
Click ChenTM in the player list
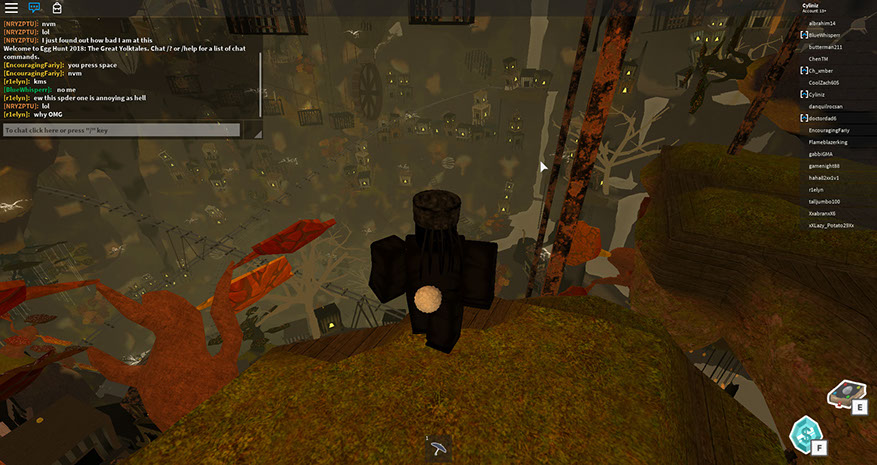click(819, 59)
